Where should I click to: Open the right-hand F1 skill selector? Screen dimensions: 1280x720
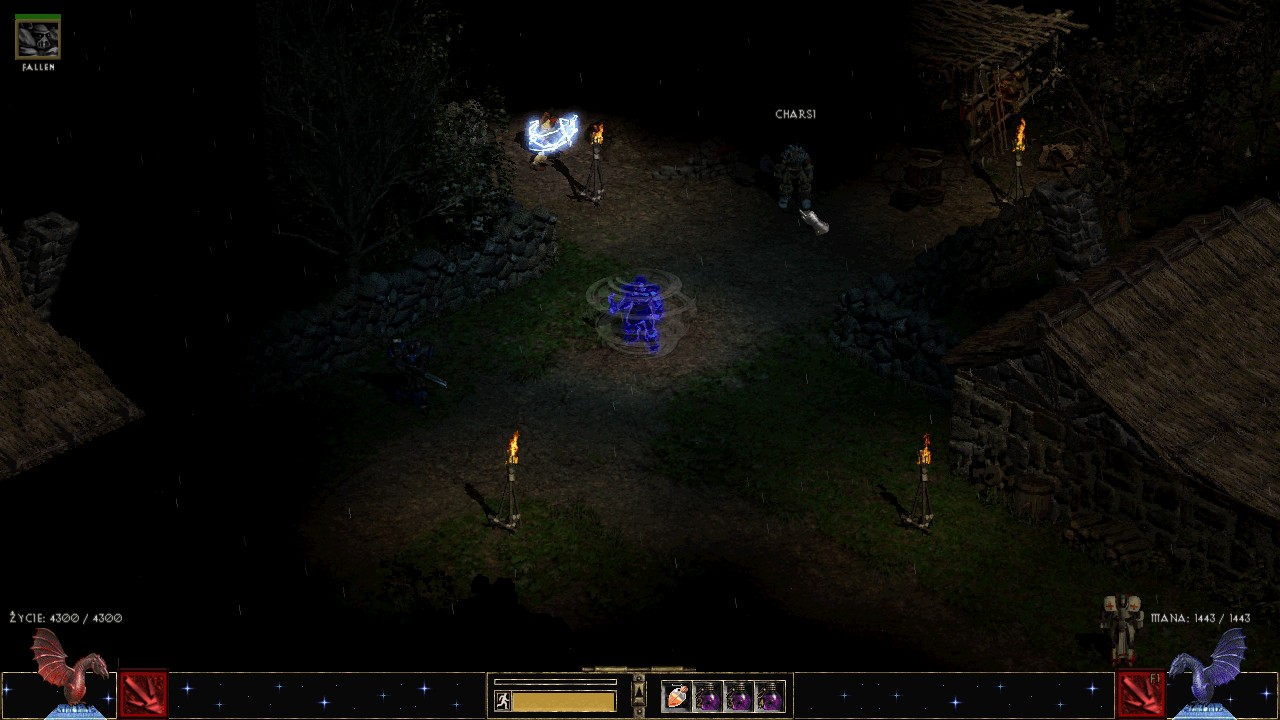(x=1139, y=694)
